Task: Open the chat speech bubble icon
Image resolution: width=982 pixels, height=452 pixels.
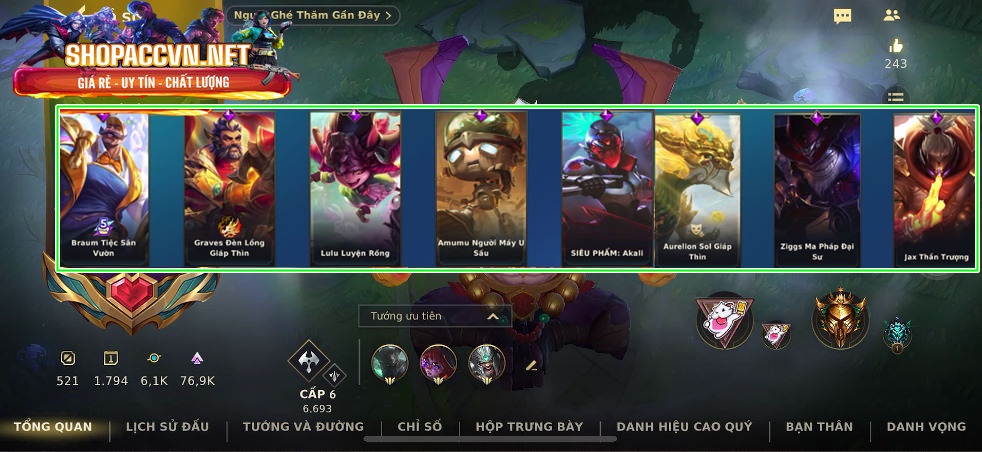Action: (x=843, y=16)
